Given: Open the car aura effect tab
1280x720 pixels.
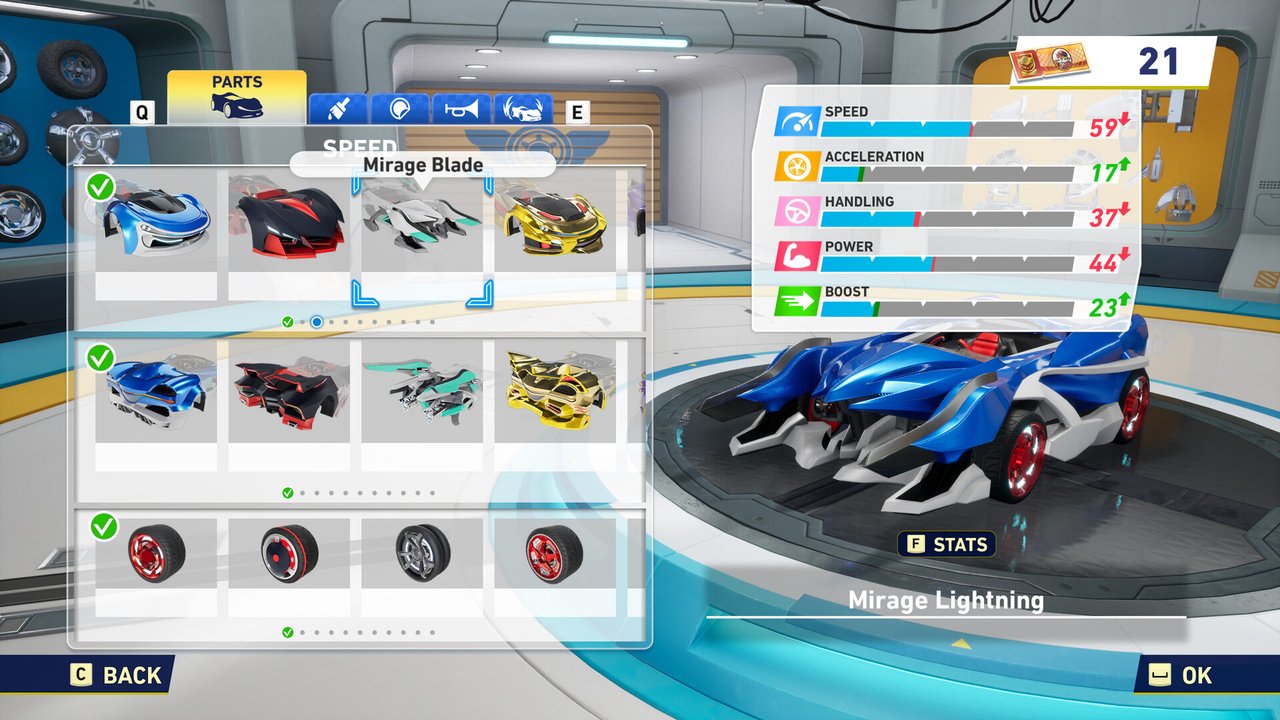Looking at the screenshot, I should [523, 108].
